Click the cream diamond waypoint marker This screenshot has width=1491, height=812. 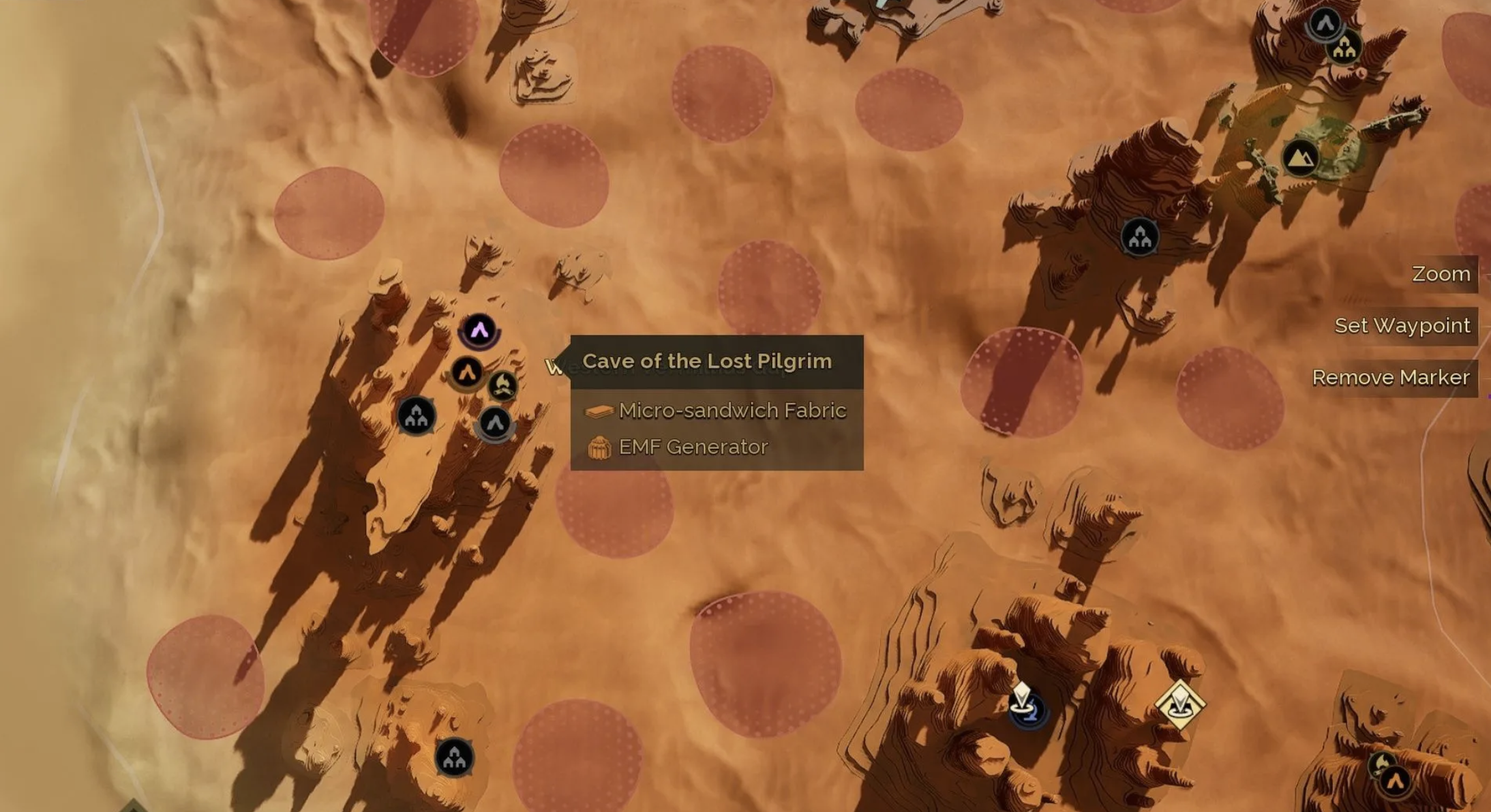click(1180, 705)
